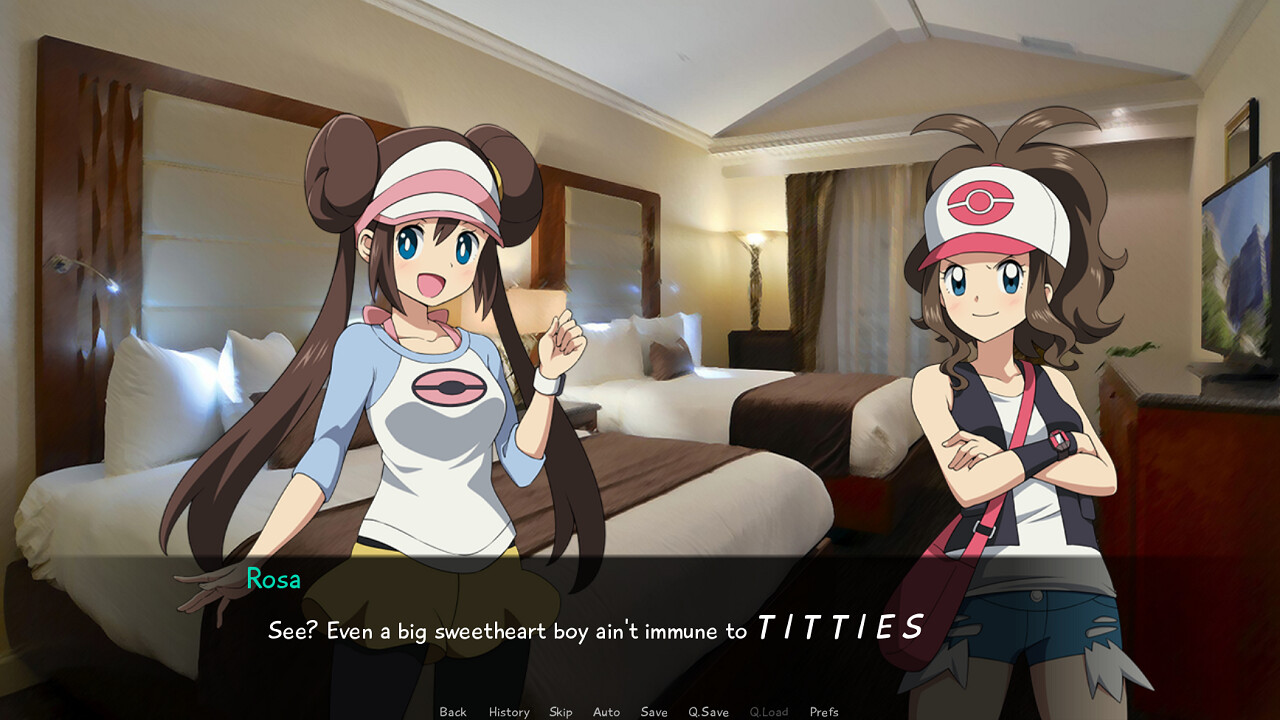Perform a quick save with Q.Save

coord(708,712)
